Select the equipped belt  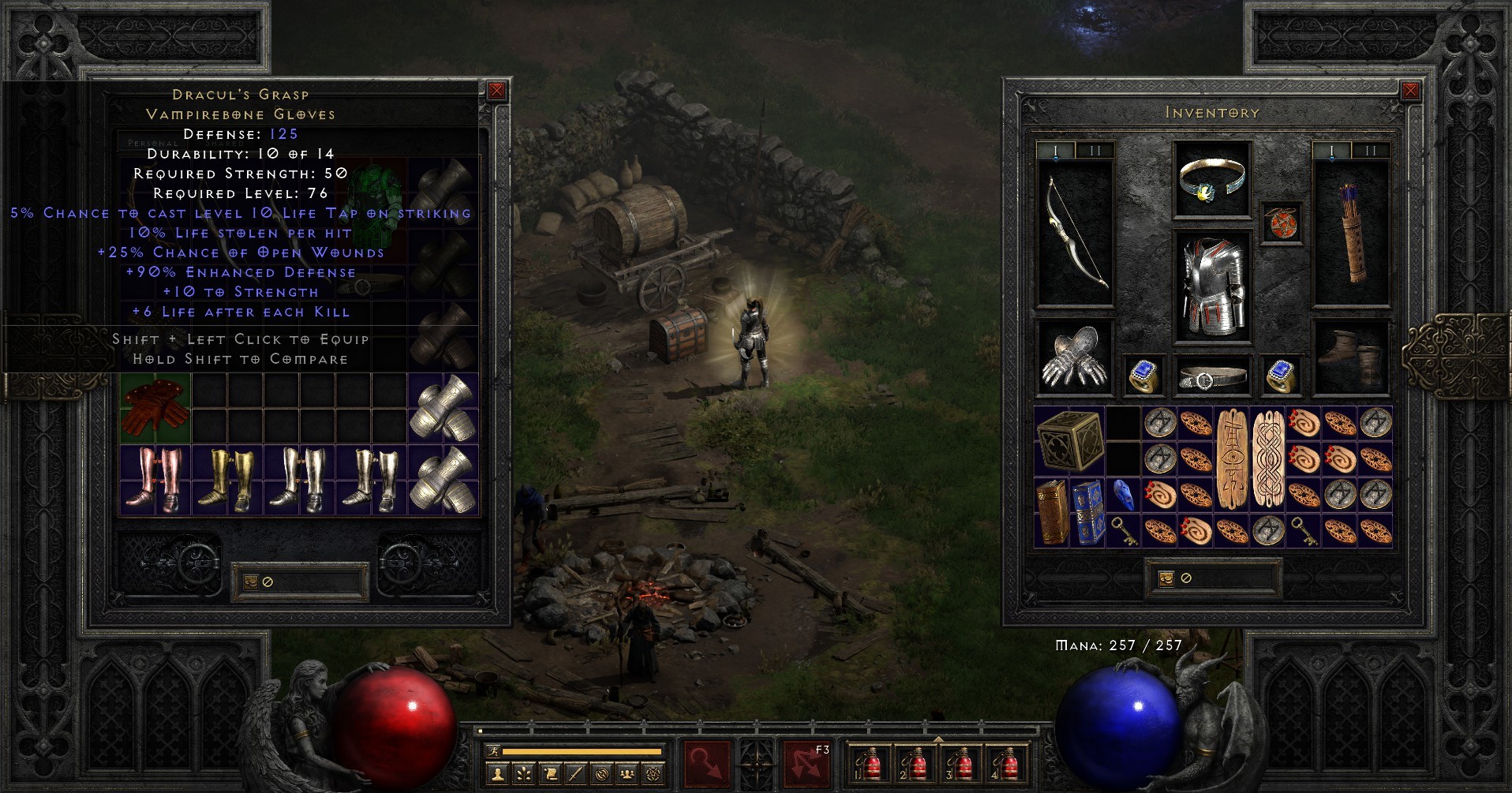(1212, 376)
